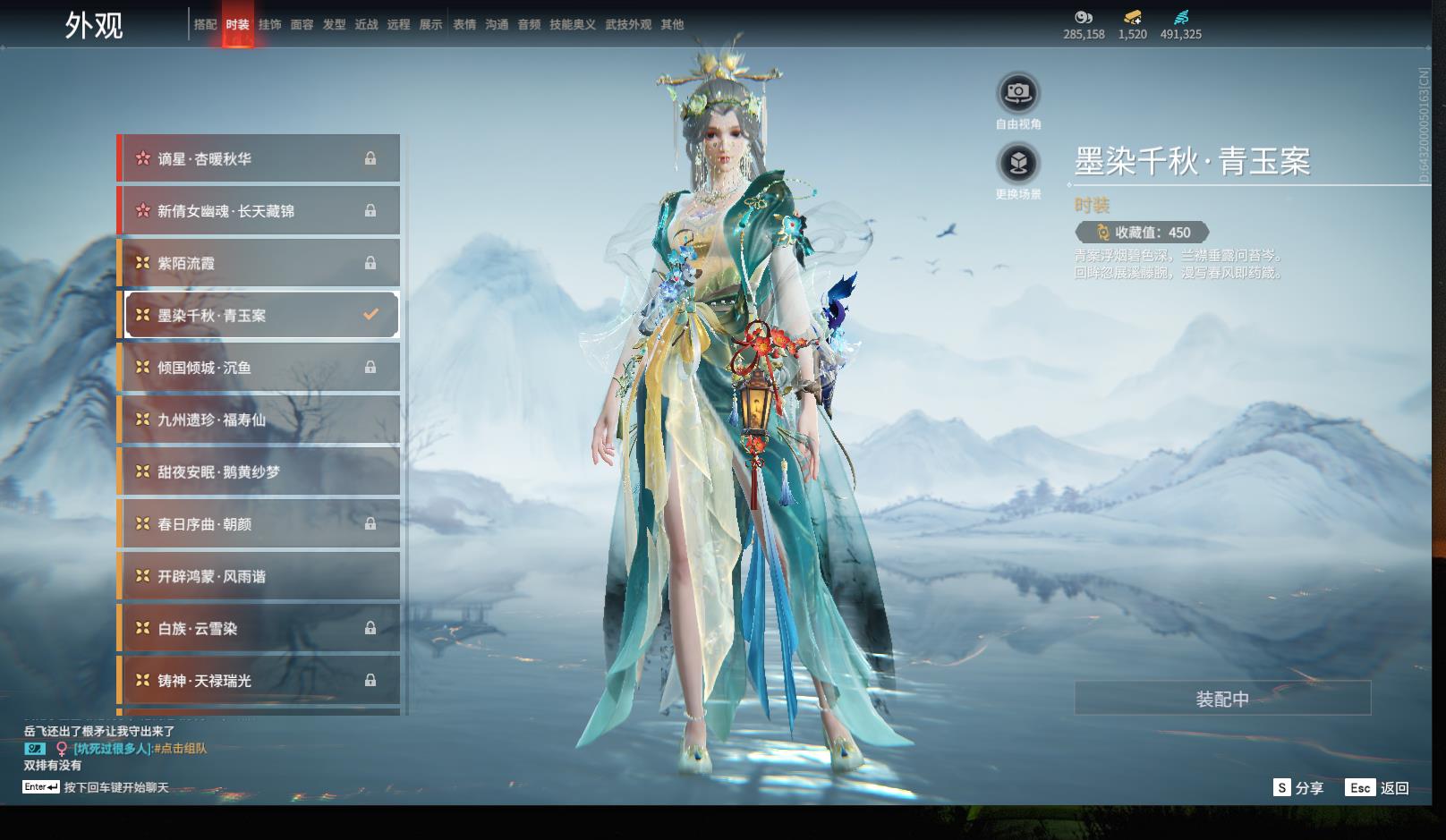Select the 白族·云雪染 outfit
Viewport: 1446px width, 840px height.
click(x=259, y=629)
